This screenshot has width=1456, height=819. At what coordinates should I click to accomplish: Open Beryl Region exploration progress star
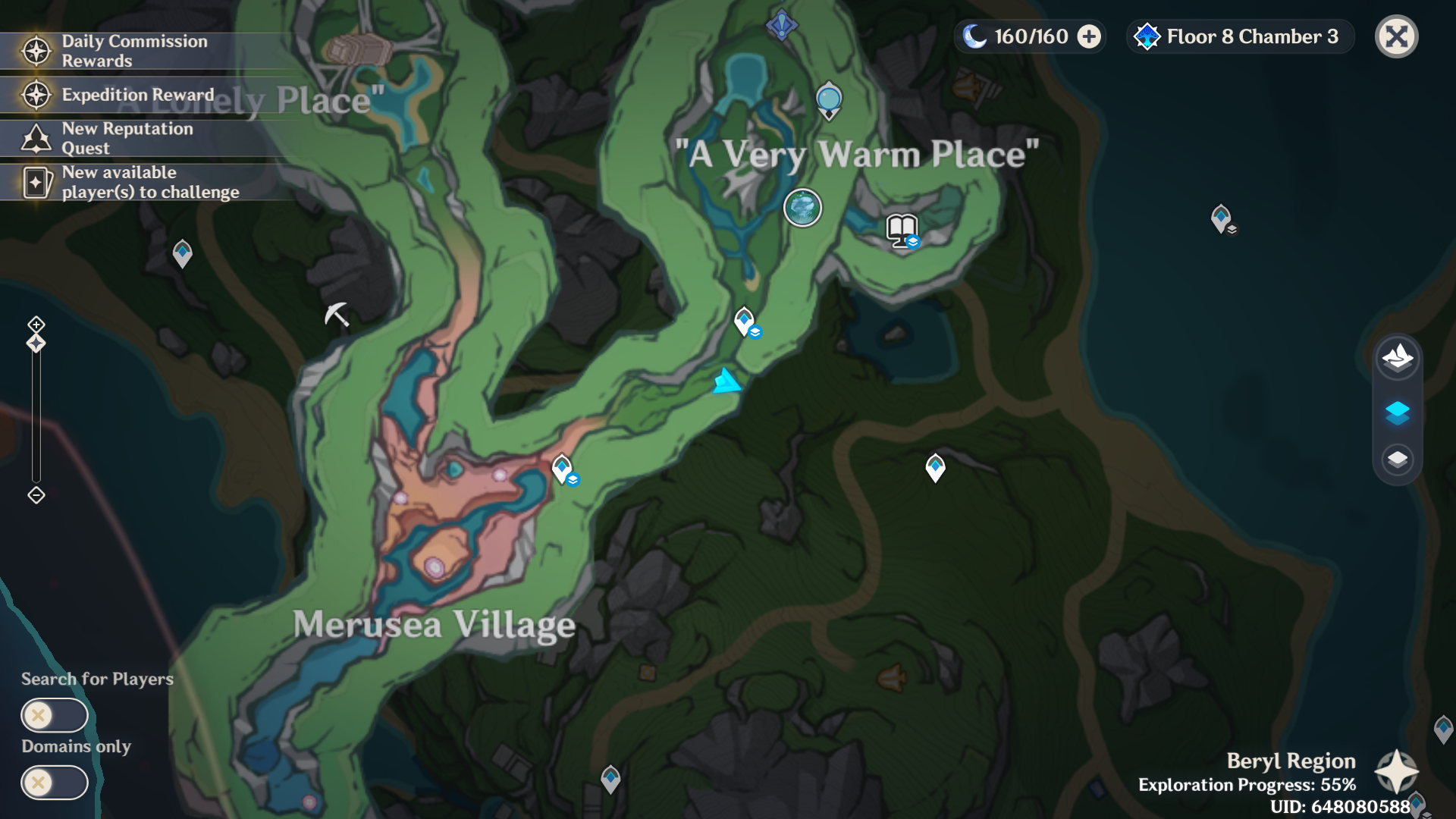tap(1396, 772)
